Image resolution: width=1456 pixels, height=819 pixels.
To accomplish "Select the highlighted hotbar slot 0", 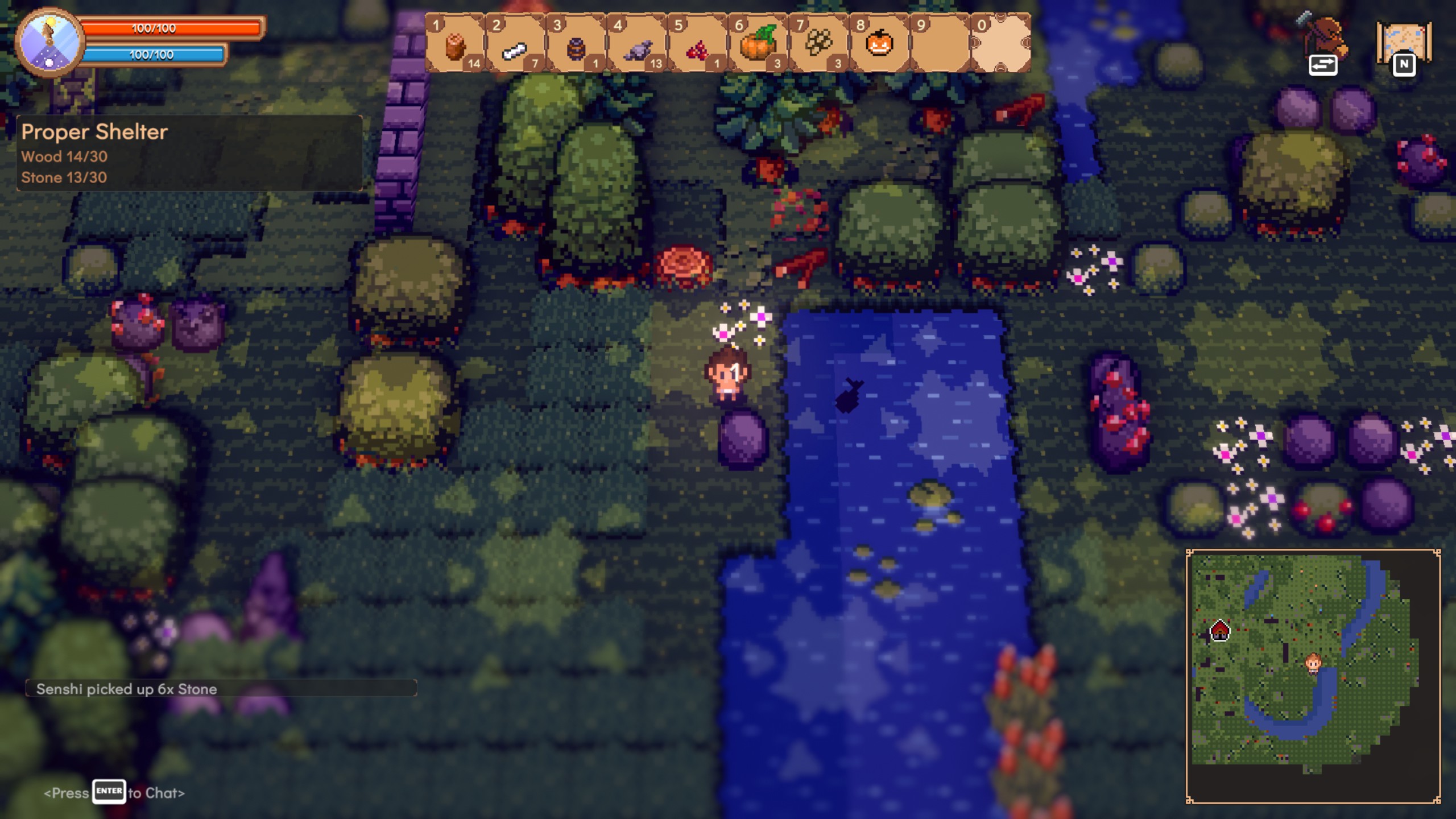I will [x=1000, y=43].
